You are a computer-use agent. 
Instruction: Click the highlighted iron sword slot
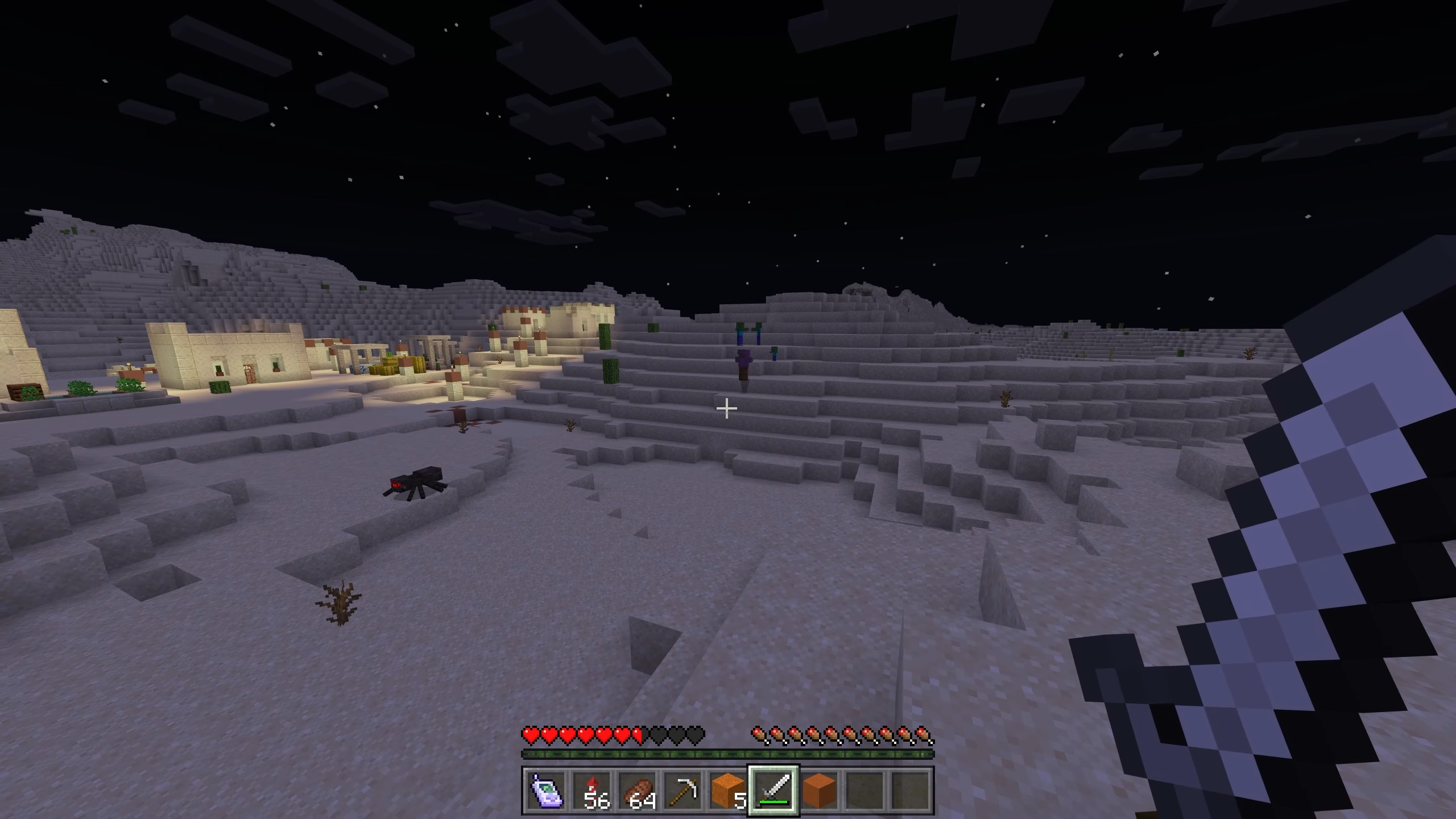773,791
